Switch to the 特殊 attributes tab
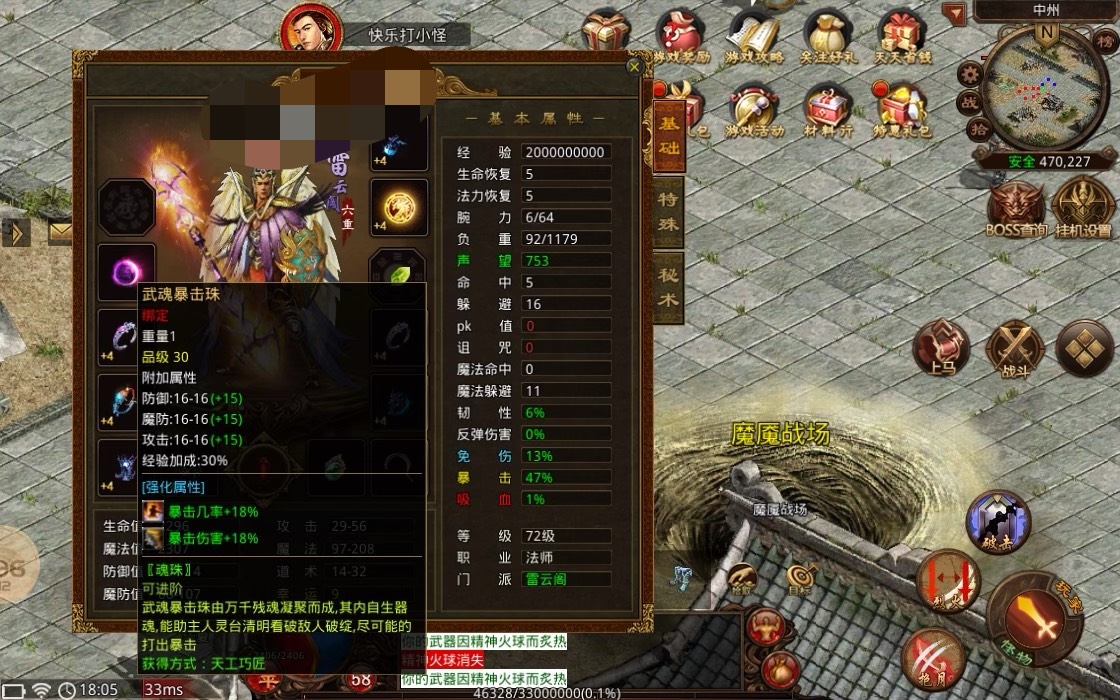The height and width of the screenshot is (700, 1120). click(x=667, y=210)
